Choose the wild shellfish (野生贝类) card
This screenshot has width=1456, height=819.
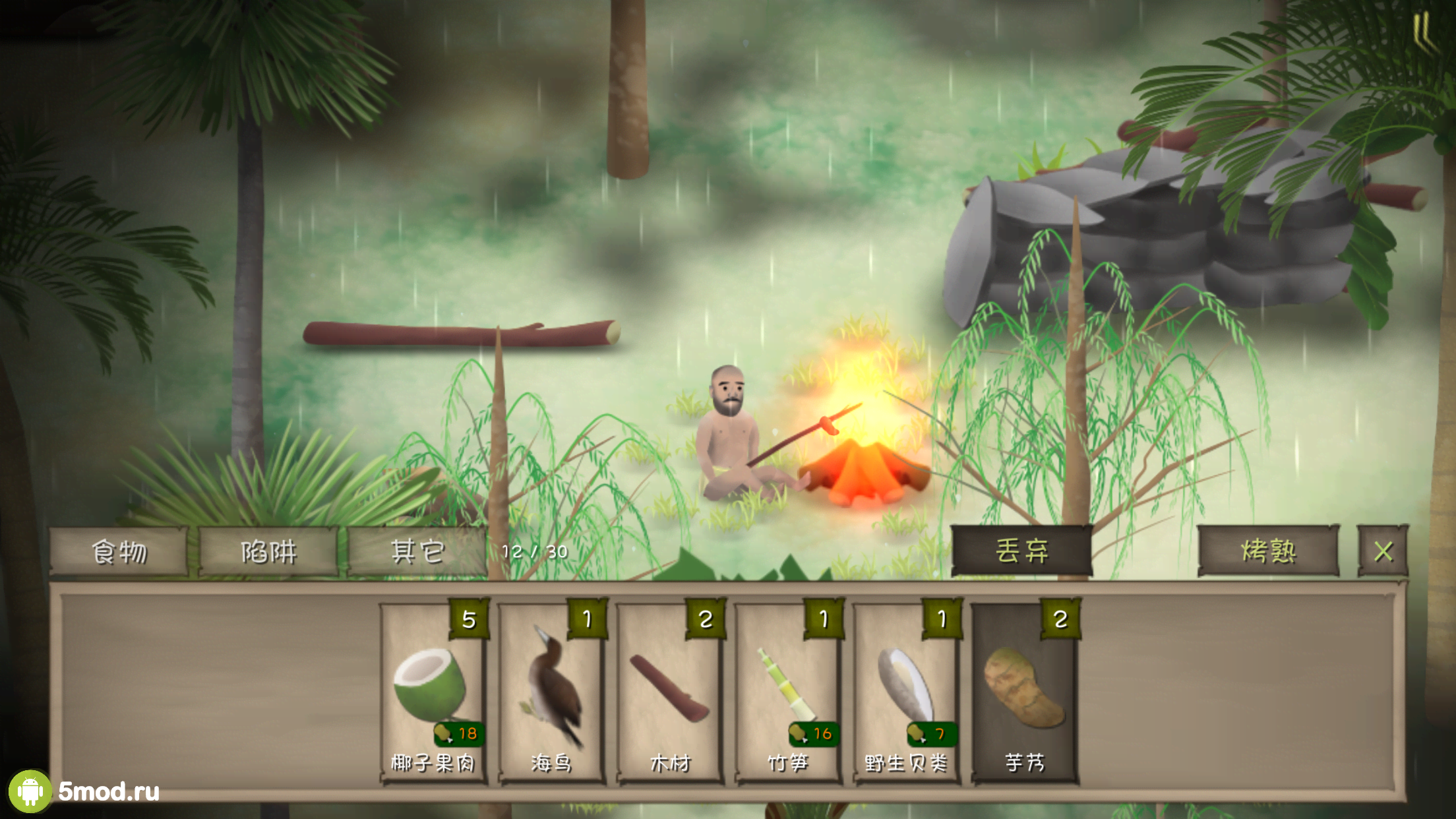pyautogui.click(x=906, y=692)
